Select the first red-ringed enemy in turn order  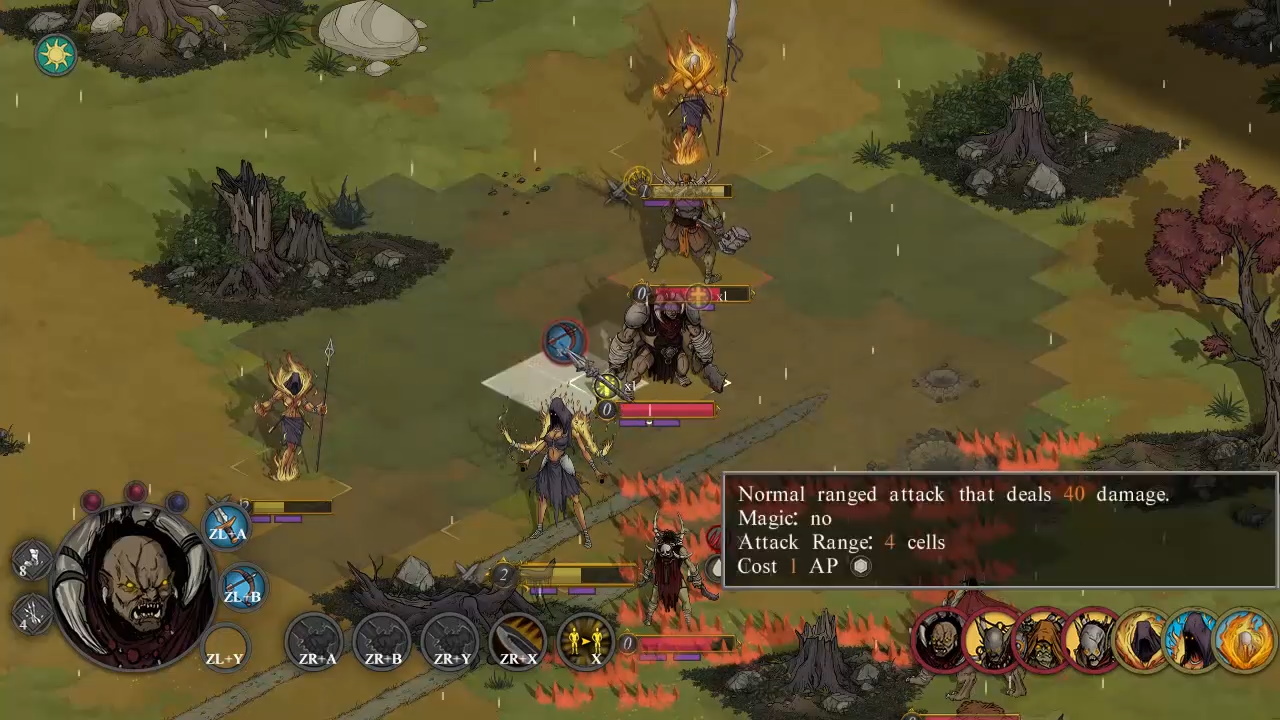pos(941,640)
